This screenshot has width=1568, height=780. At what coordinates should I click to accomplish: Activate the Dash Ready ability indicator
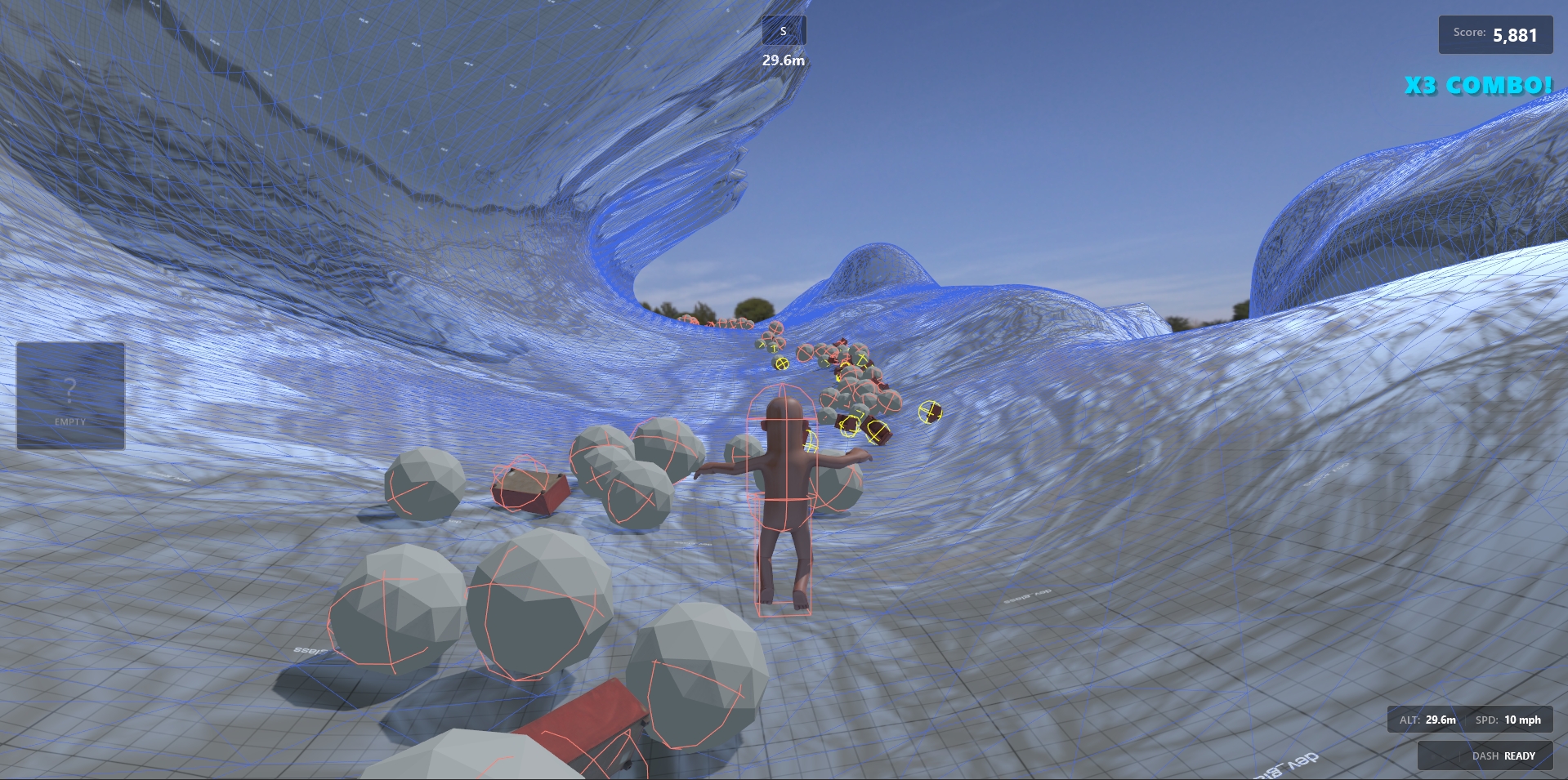pyautogui.click(x=1485, y=755)
